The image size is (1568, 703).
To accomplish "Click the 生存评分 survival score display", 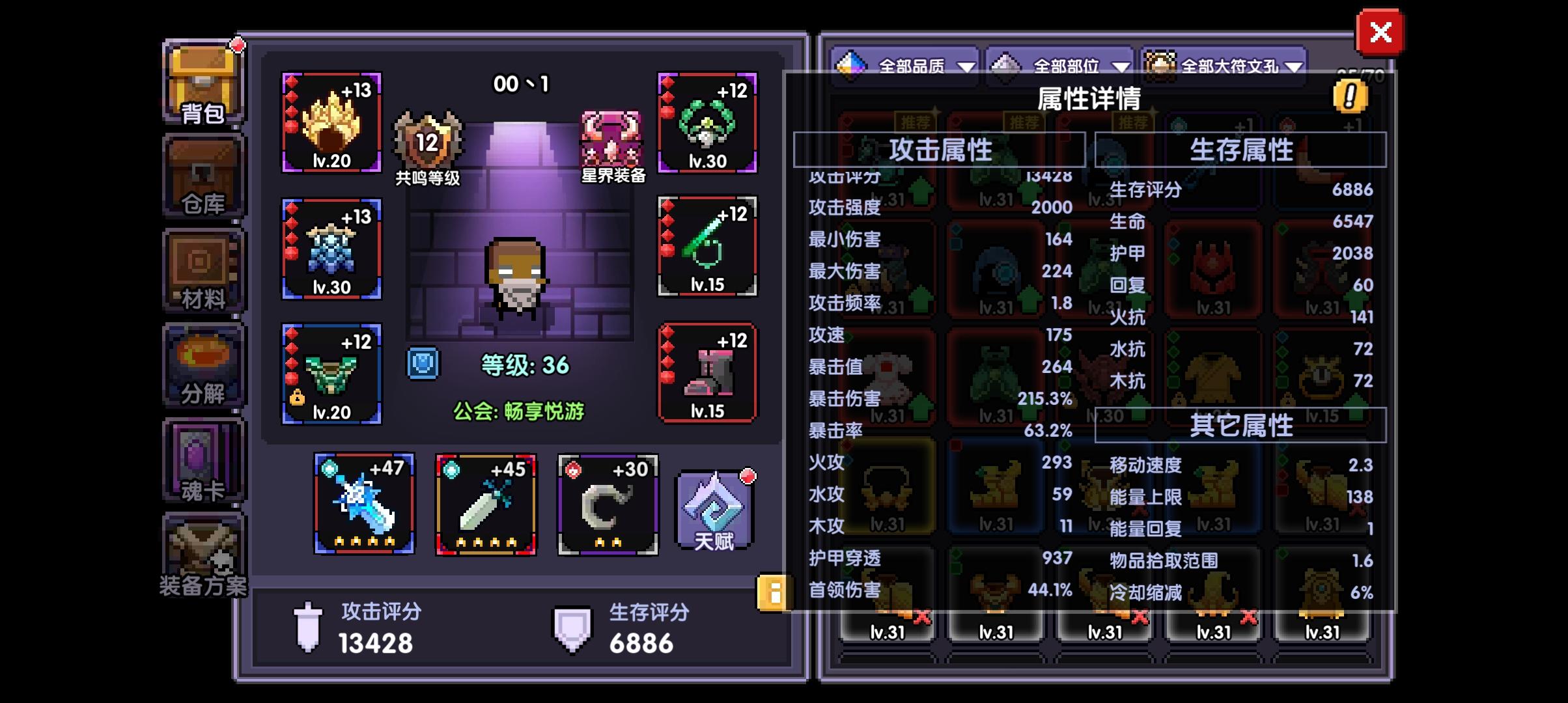I will click(645, 629).
